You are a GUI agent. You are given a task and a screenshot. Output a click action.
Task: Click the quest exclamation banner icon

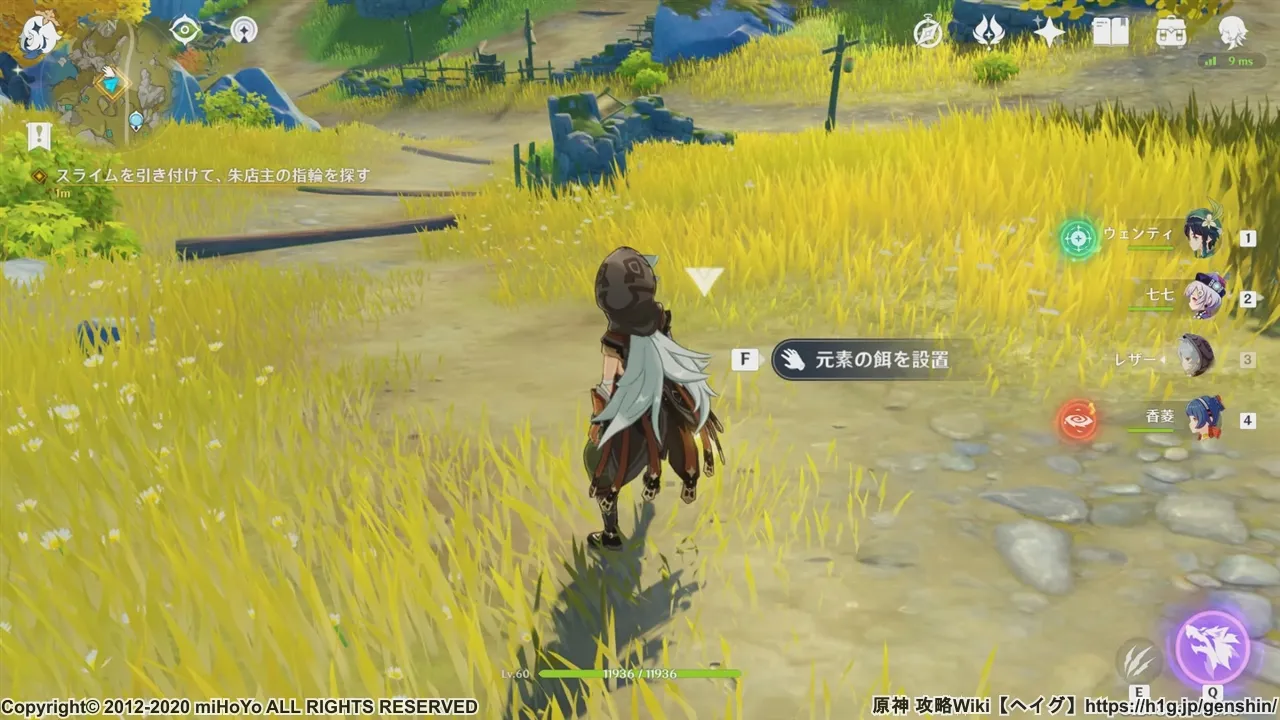(x=40, y=137)
